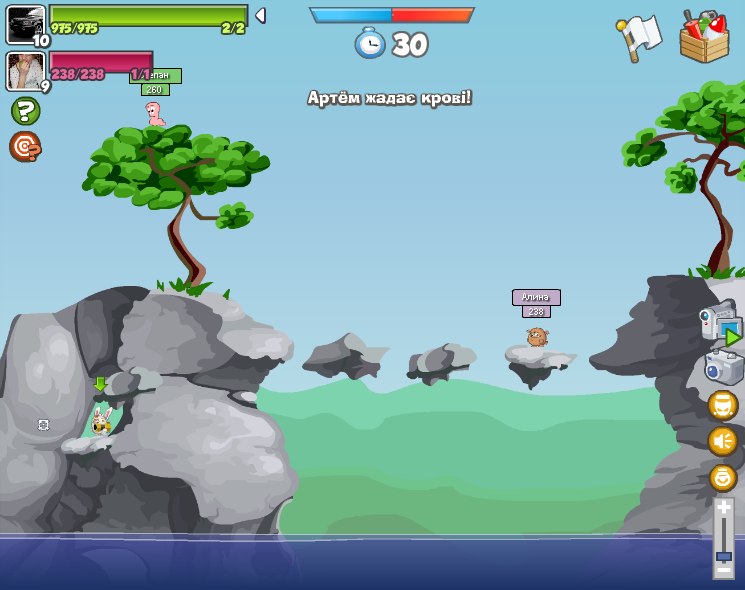Click the white surrender flag

coord(639,37)
